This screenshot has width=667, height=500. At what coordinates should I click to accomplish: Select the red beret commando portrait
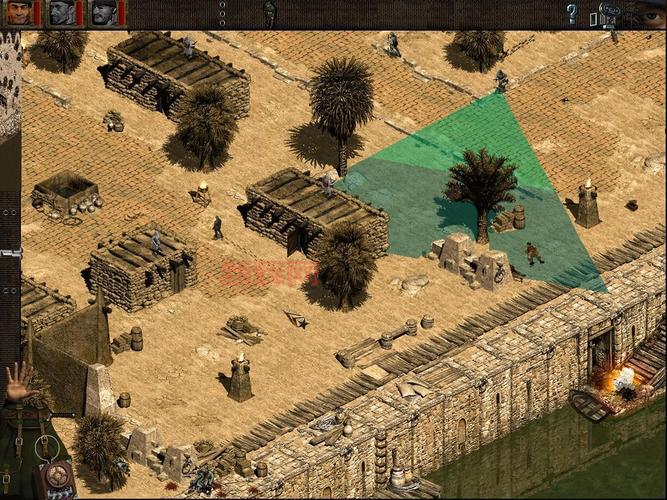(x=19, y=13)
